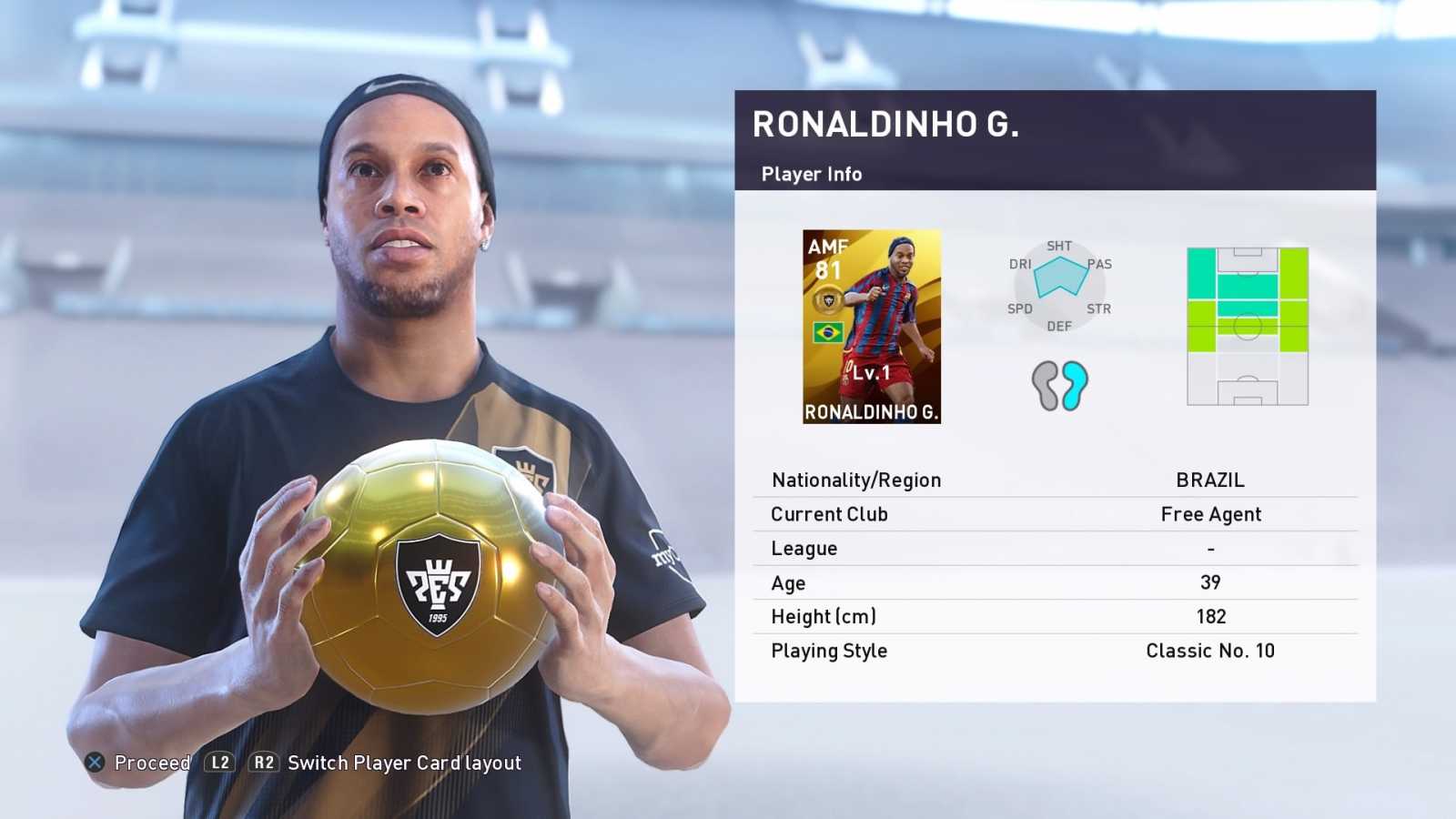Select the Ronaldinho player card thumbnail
The image size is (1456, 819).
click(872, 328)
